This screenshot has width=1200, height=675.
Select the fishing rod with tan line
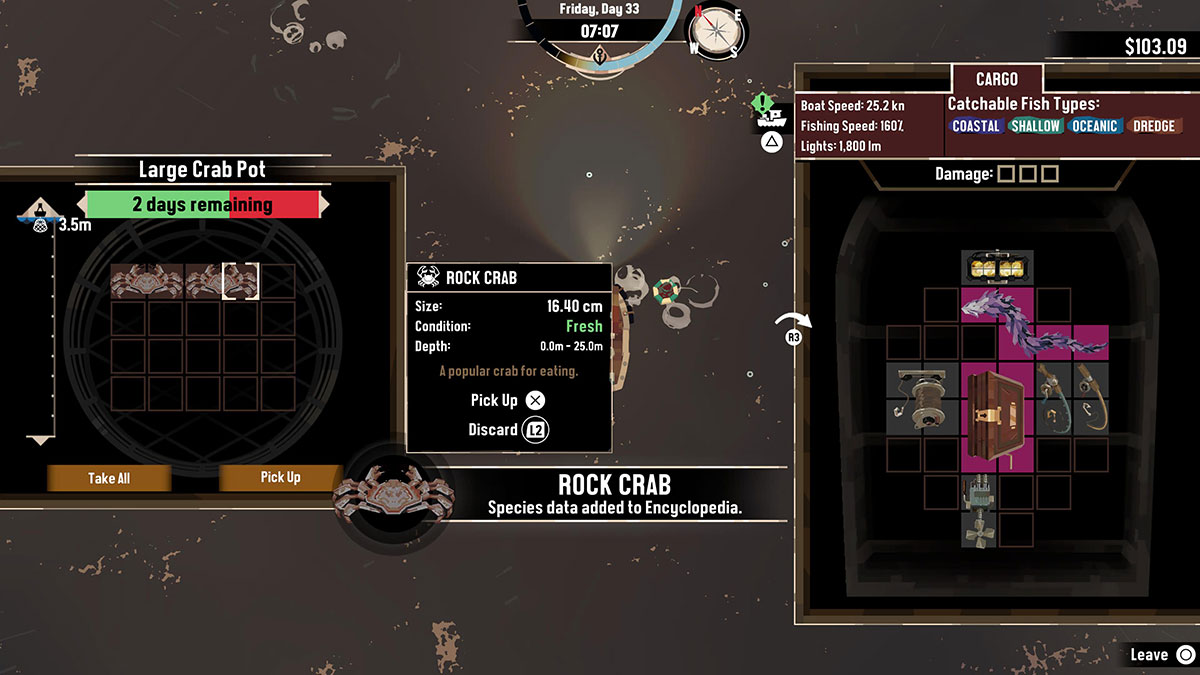1090,398
